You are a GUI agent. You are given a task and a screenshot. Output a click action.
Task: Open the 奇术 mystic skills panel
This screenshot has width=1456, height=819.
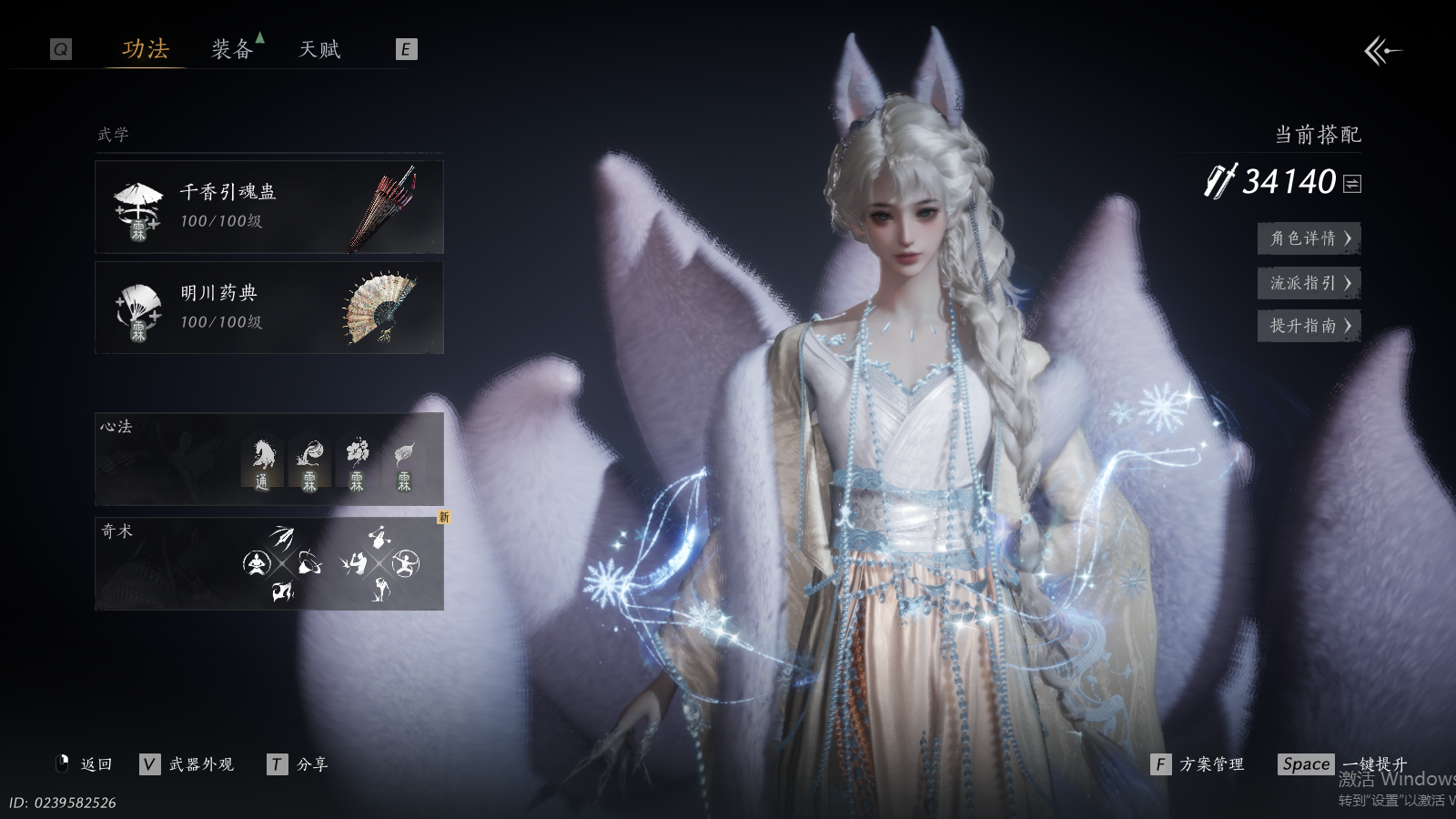(x=269, y=564)
